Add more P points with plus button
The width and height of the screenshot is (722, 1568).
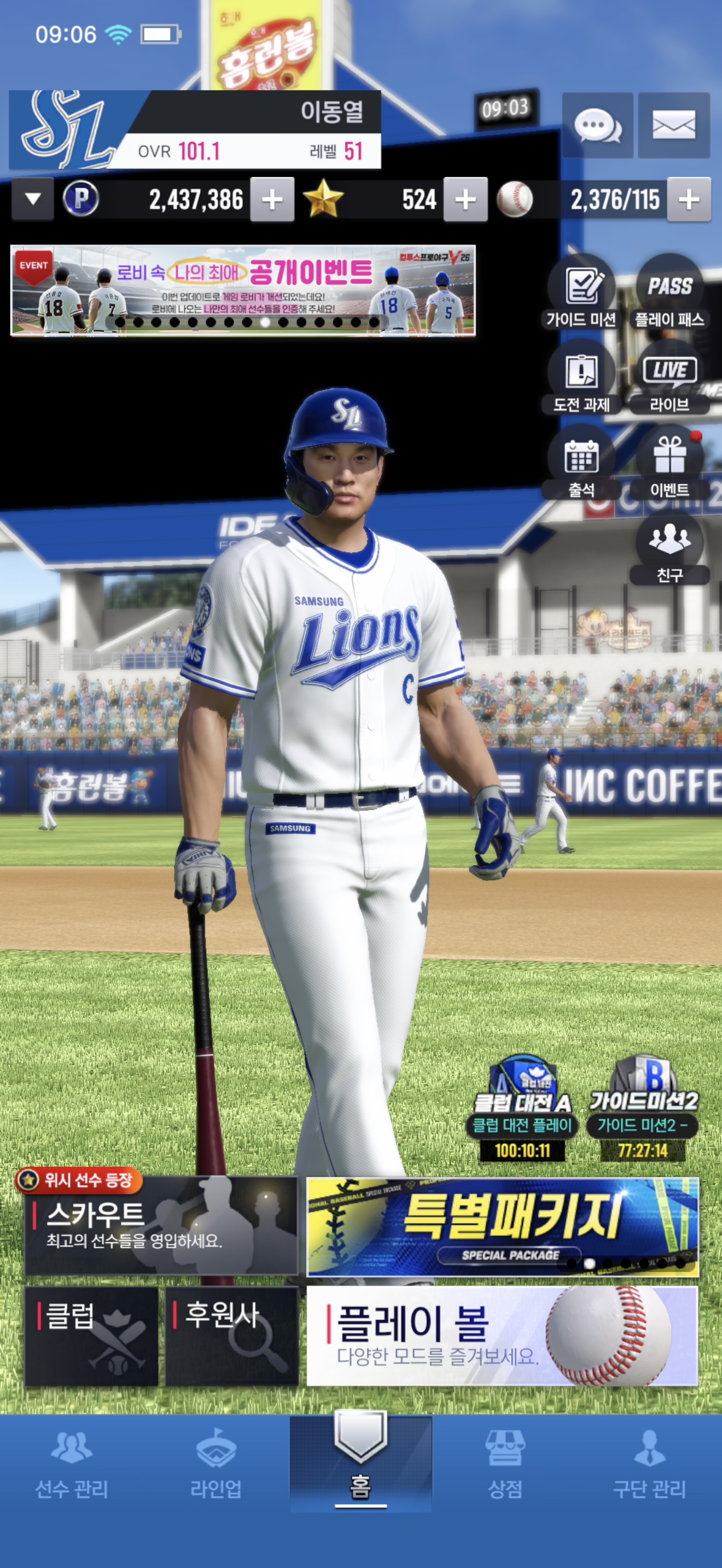click(272, 199)
